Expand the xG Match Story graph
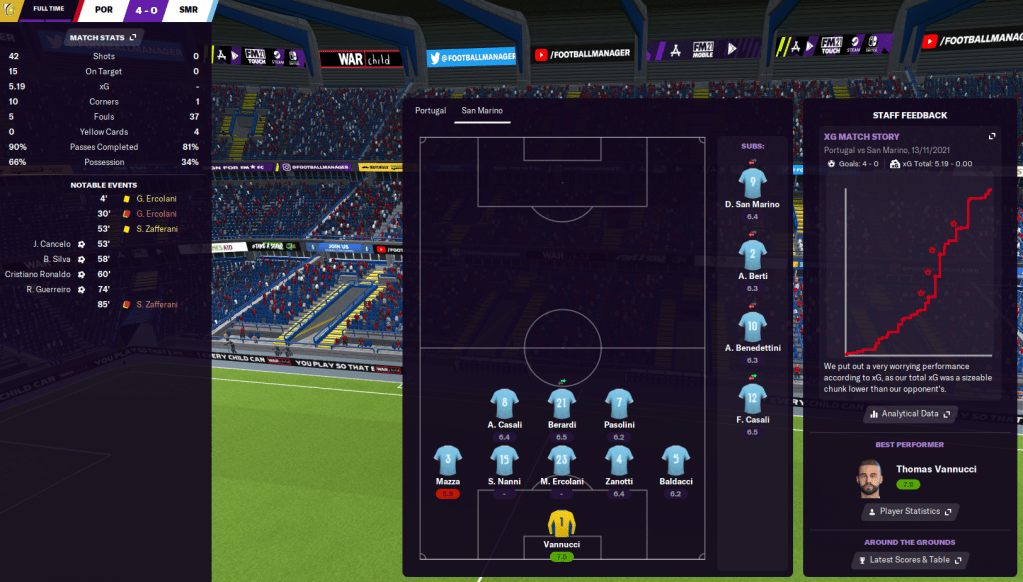1023x582 pixels. click(992, 136)
